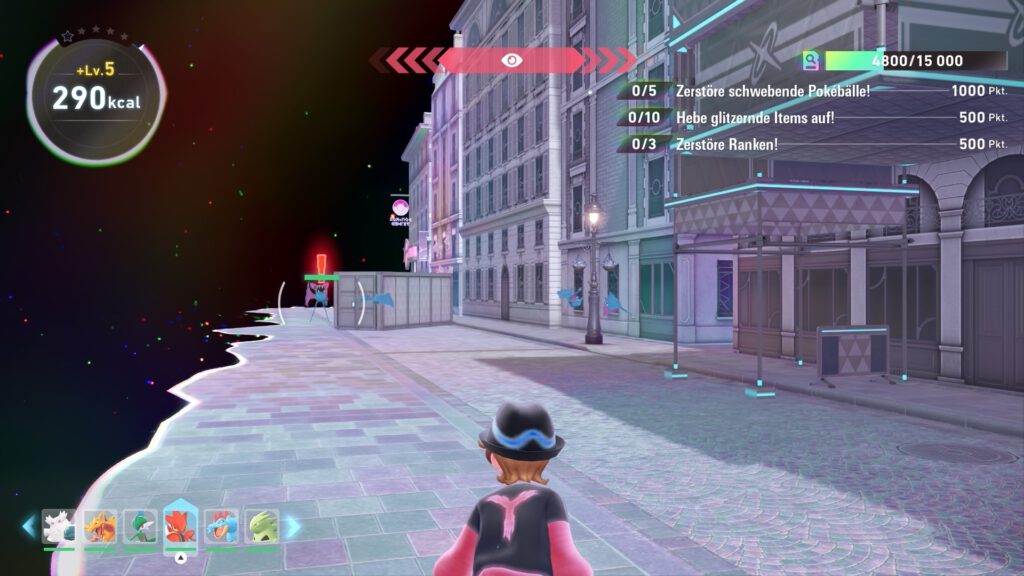Select Charizard in the party bar
The width and height of the screenshot is (1024, 576).
[100, 526]
